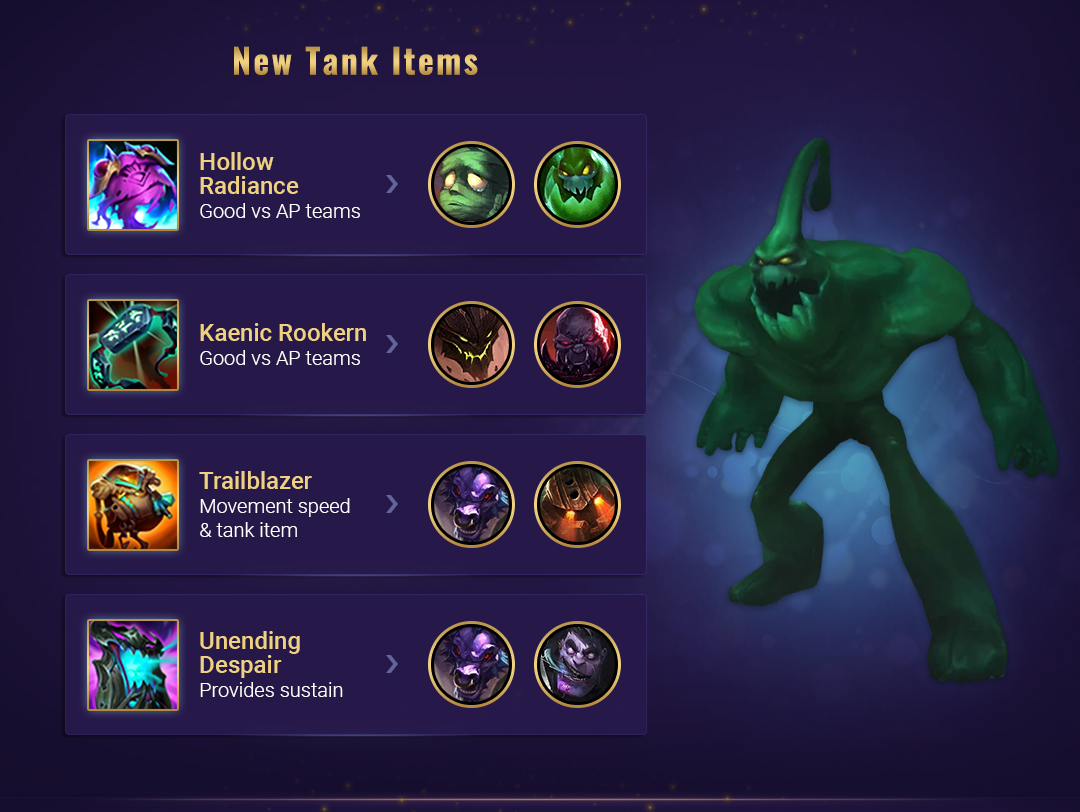Click the Sion champion portrait
This screenshot has height=812, width=1080.
point(577,345)
